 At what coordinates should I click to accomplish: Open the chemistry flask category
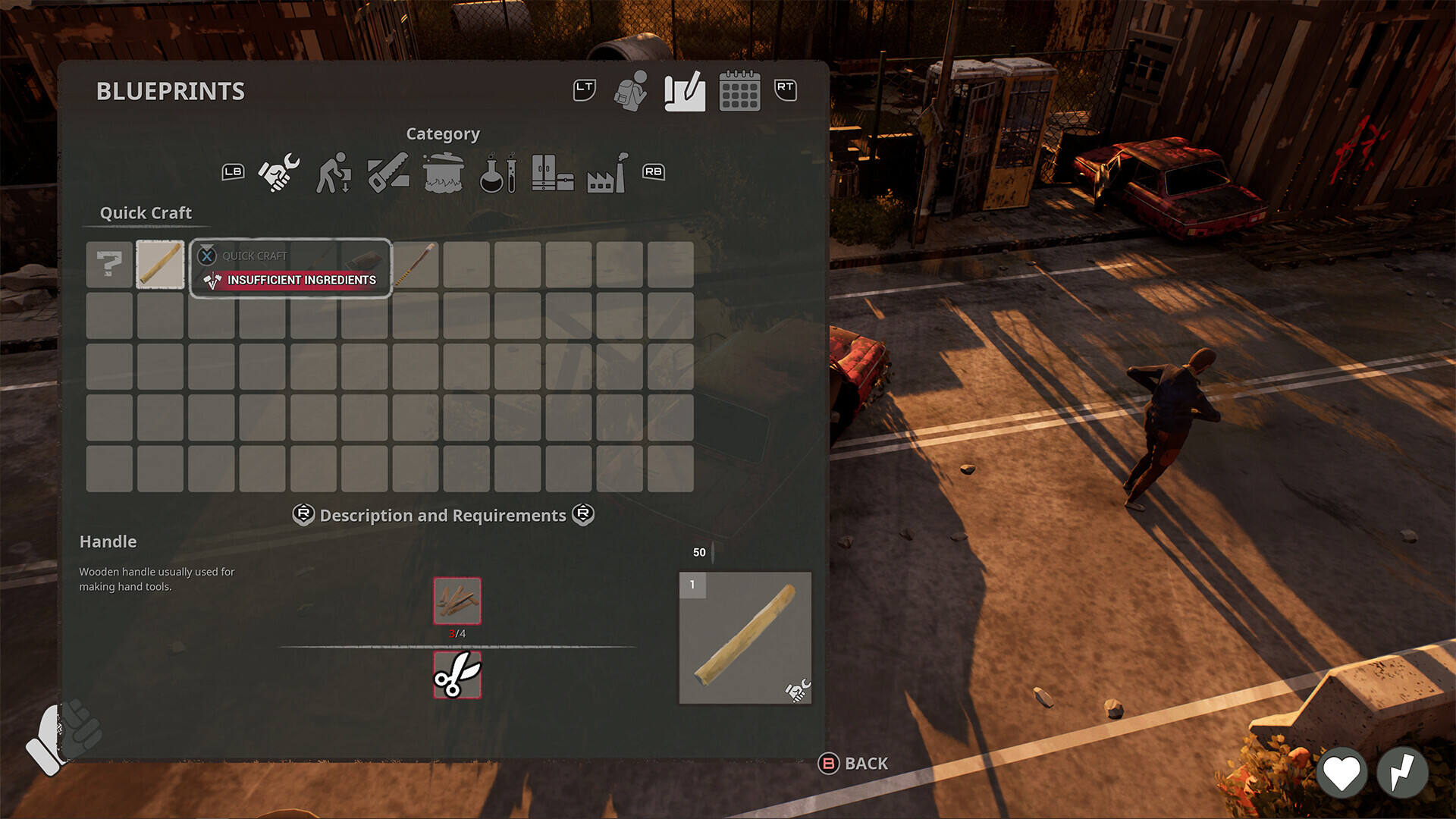tap(498, 172)
